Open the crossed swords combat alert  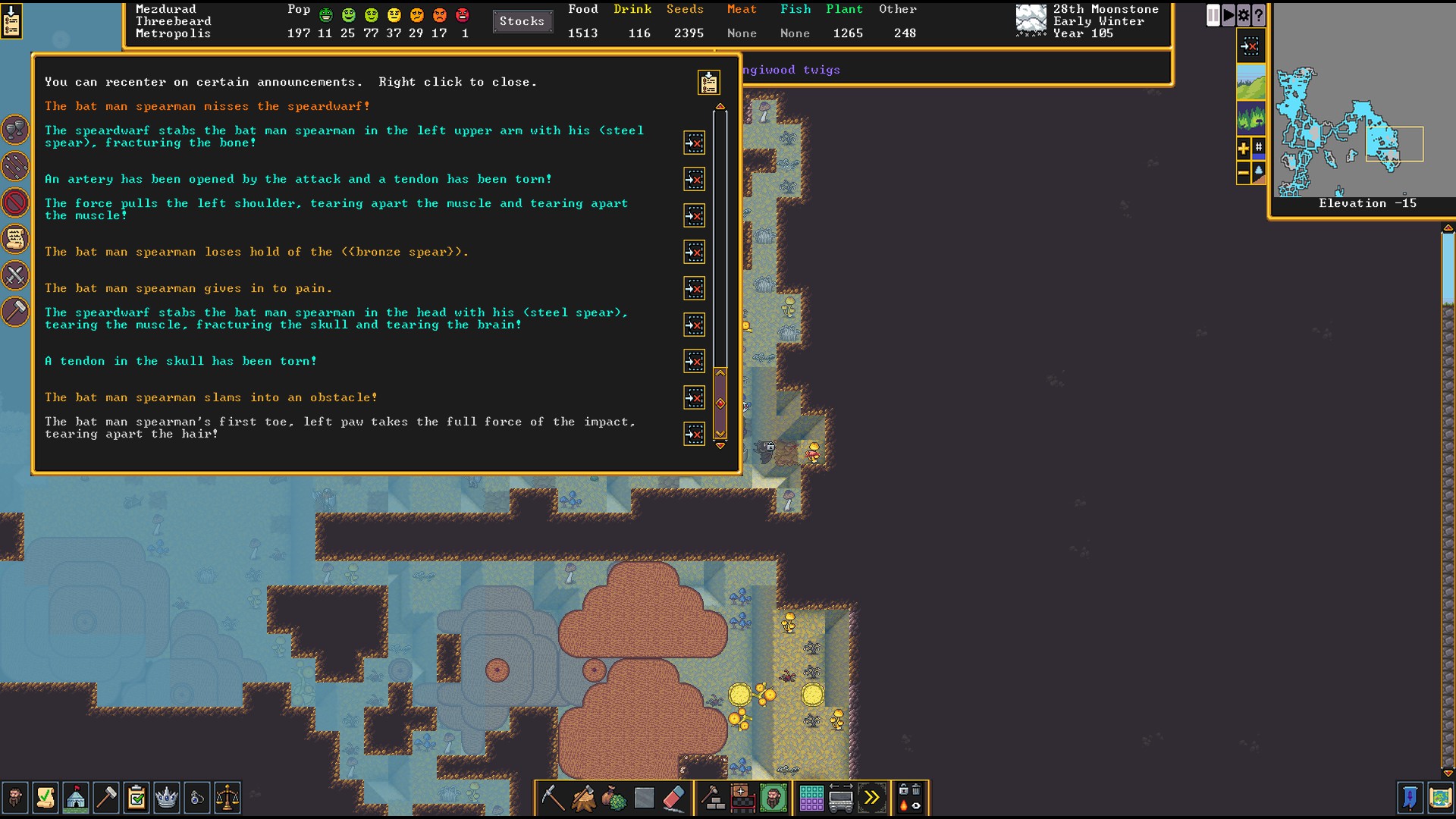coord(15,275)
